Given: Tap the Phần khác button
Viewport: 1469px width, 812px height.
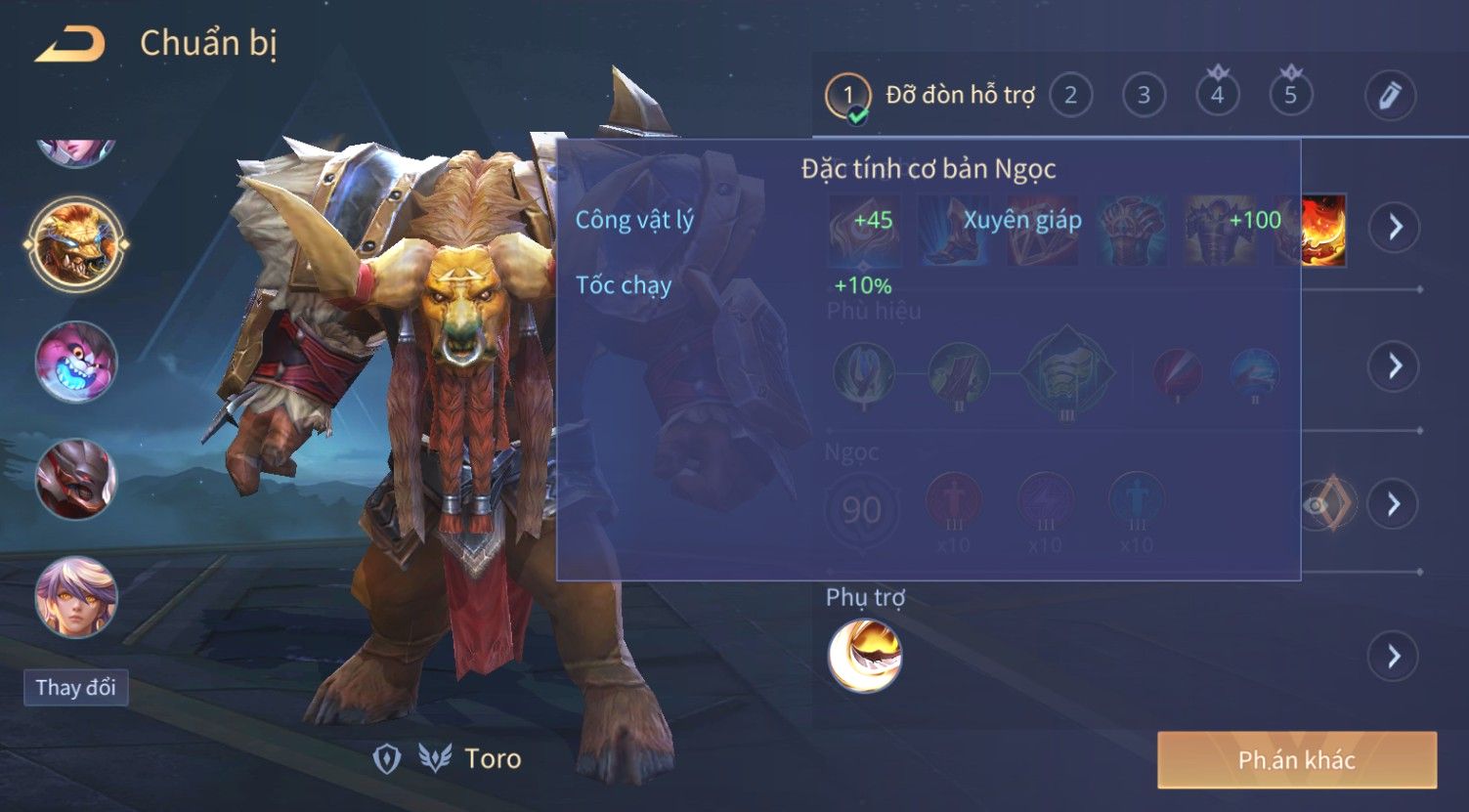Looking at the screenshot, I should click(1296, 760).
